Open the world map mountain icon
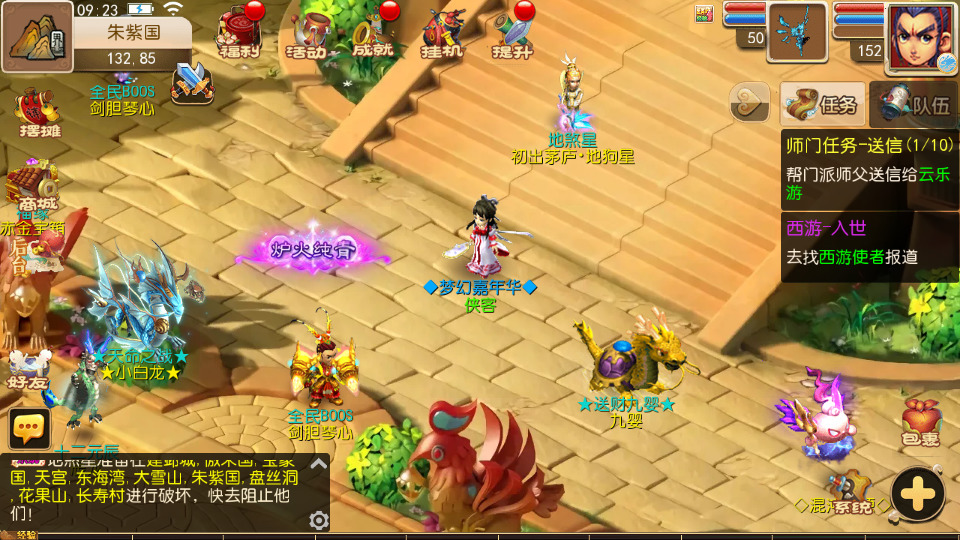The image size is (960, 540). point(37,37)
